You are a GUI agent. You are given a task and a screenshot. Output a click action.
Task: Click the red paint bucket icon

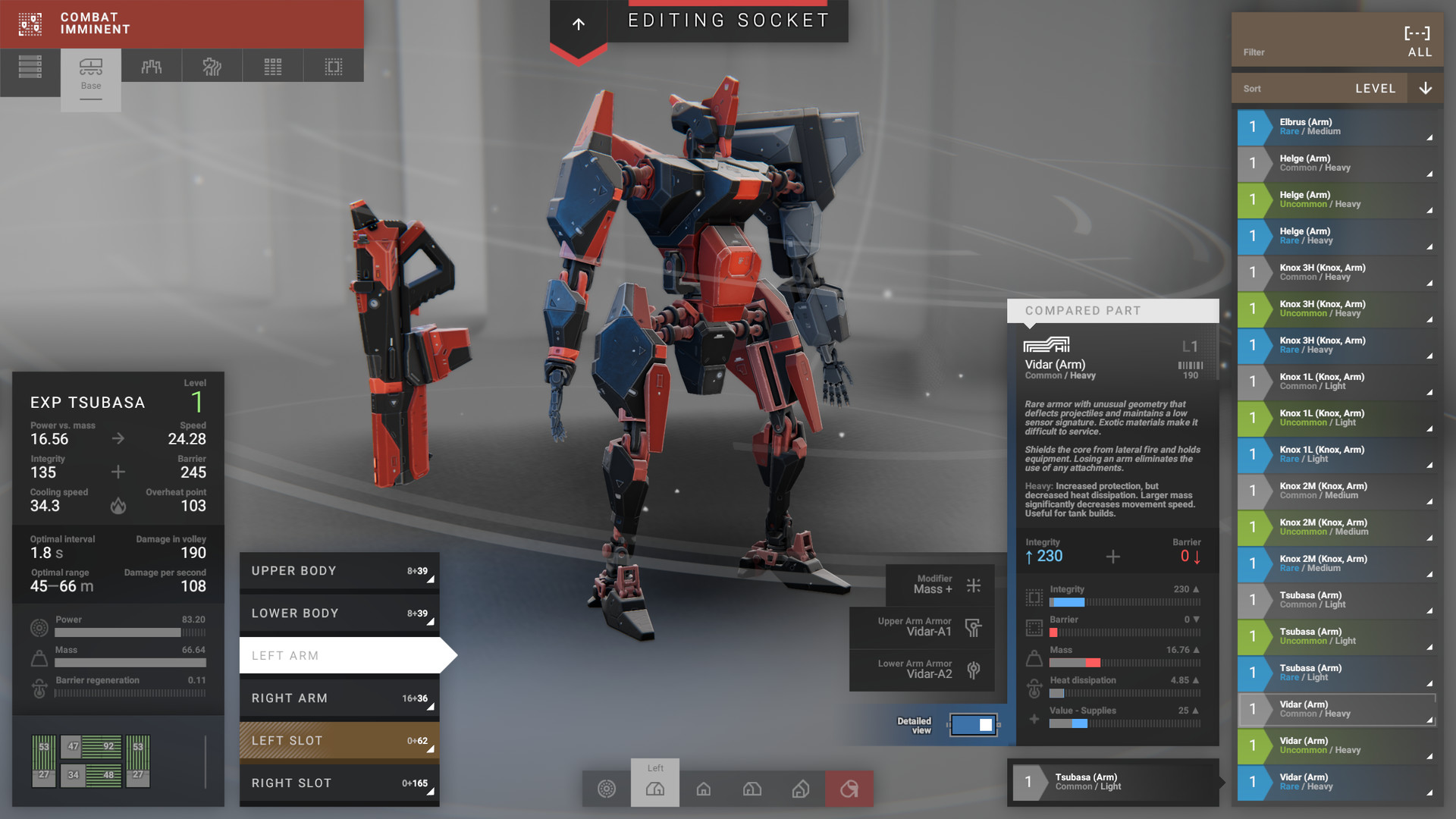[849, 789]
